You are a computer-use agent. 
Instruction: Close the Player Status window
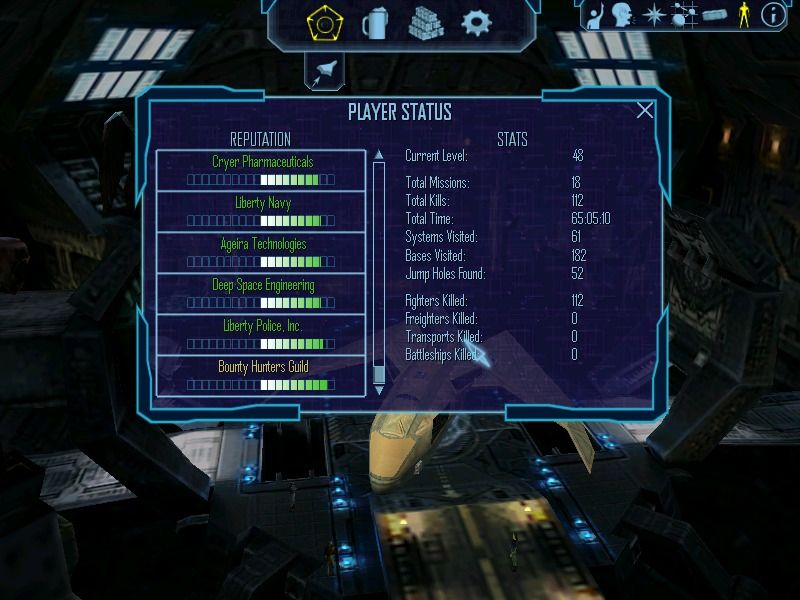coord(645,111)
